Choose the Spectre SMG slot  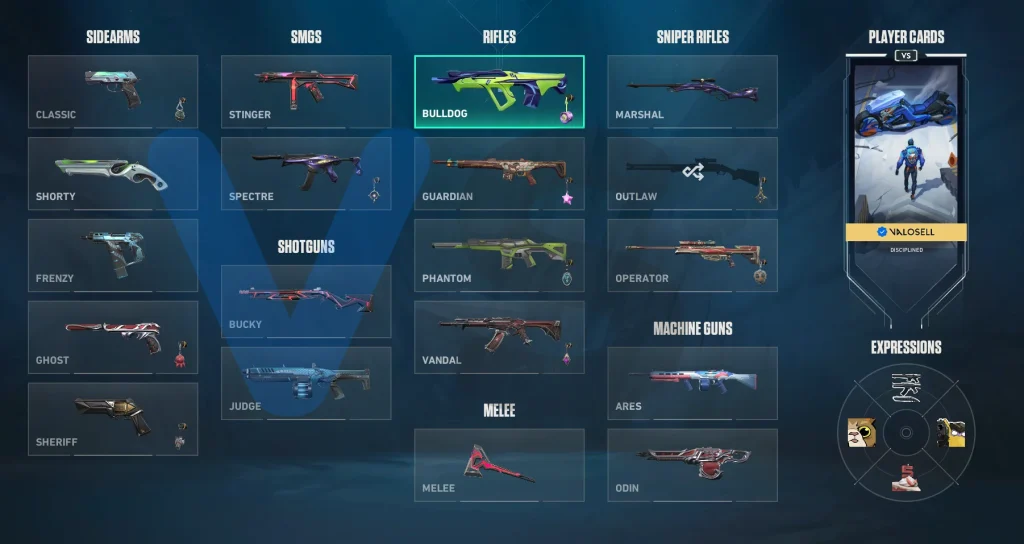[306, 174]
